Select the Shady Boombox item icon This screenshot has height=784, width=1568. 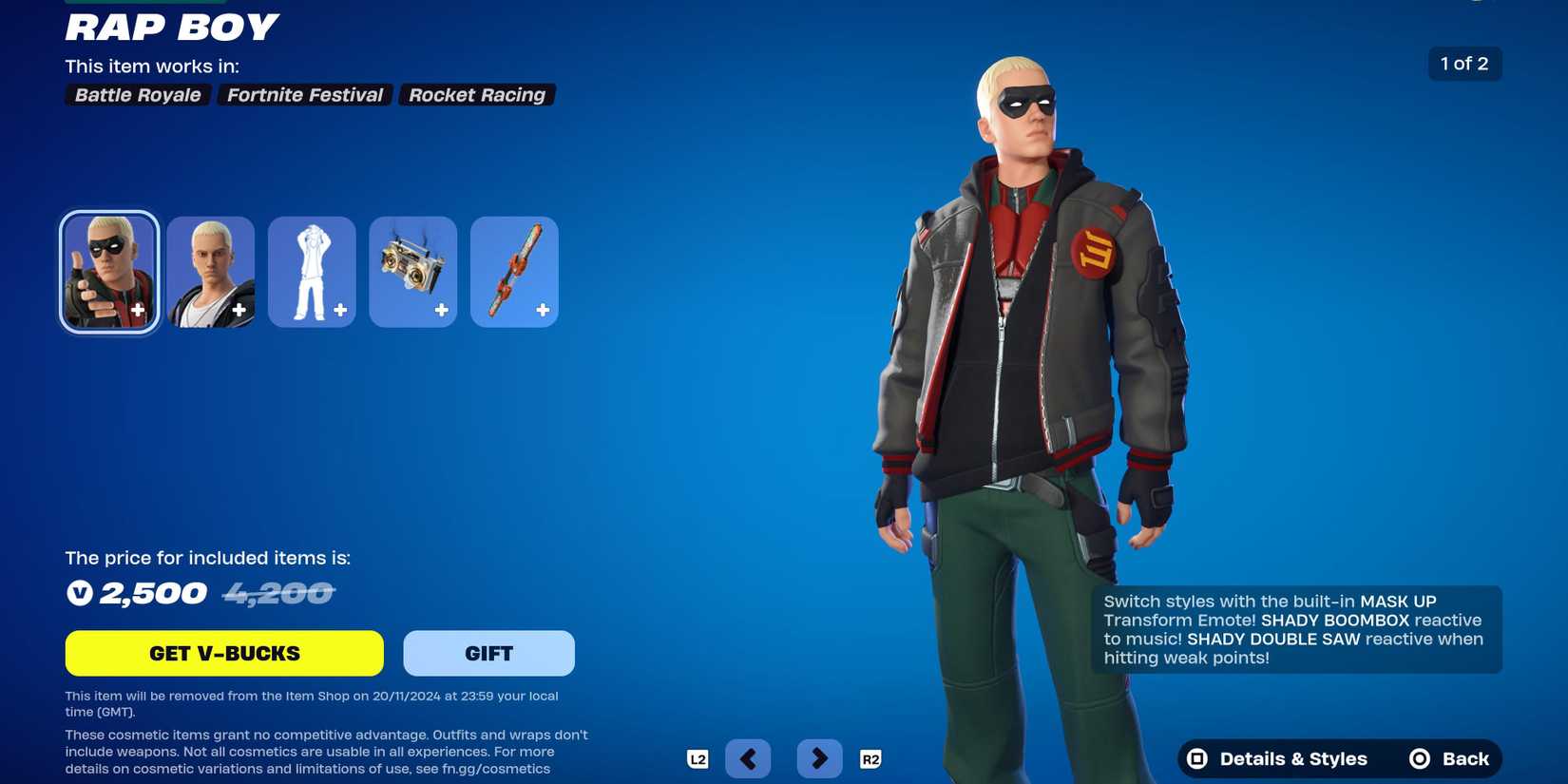(412, 271)
